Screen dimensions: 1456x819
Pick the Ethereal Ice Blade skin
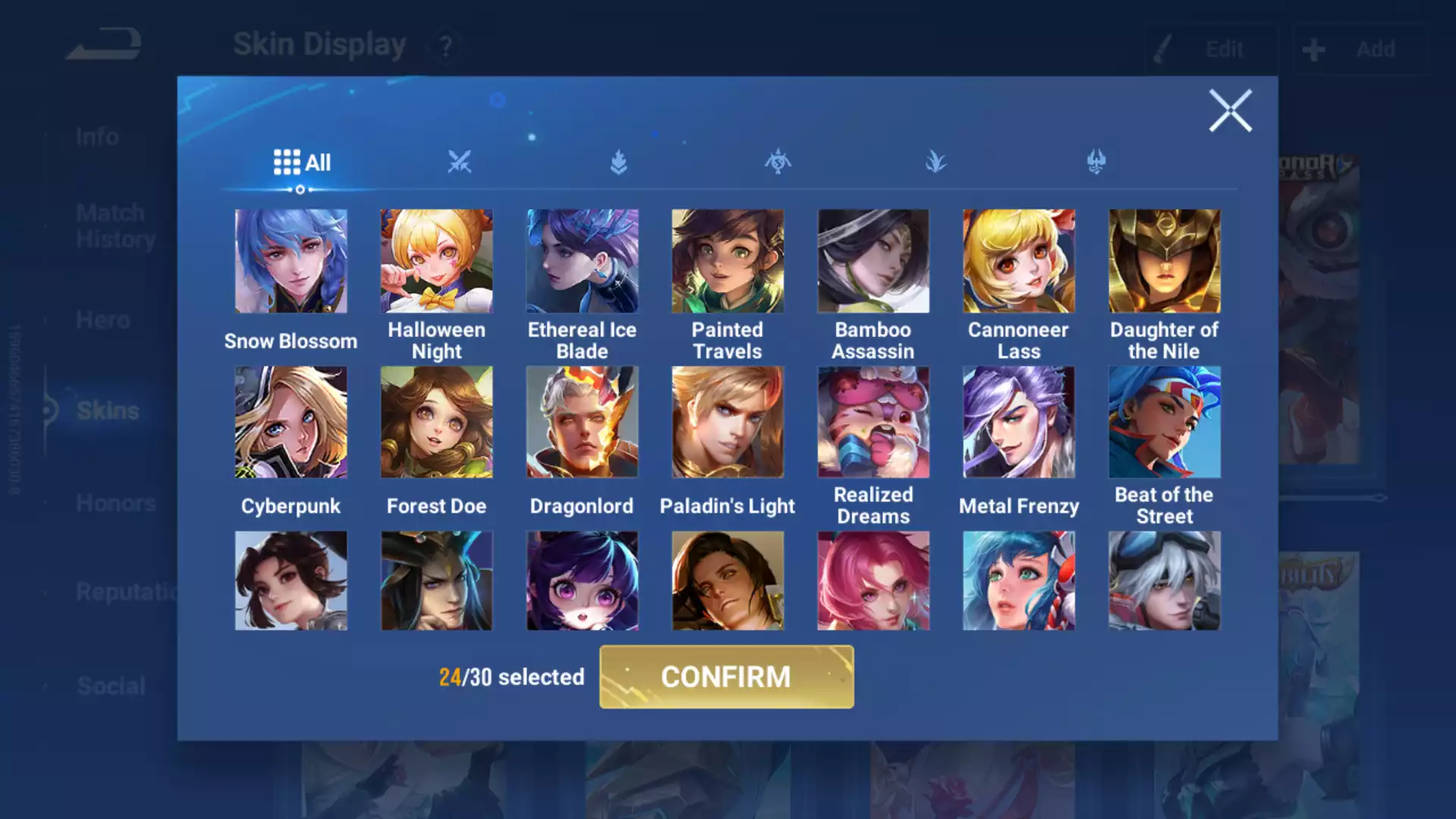(582, 262)
